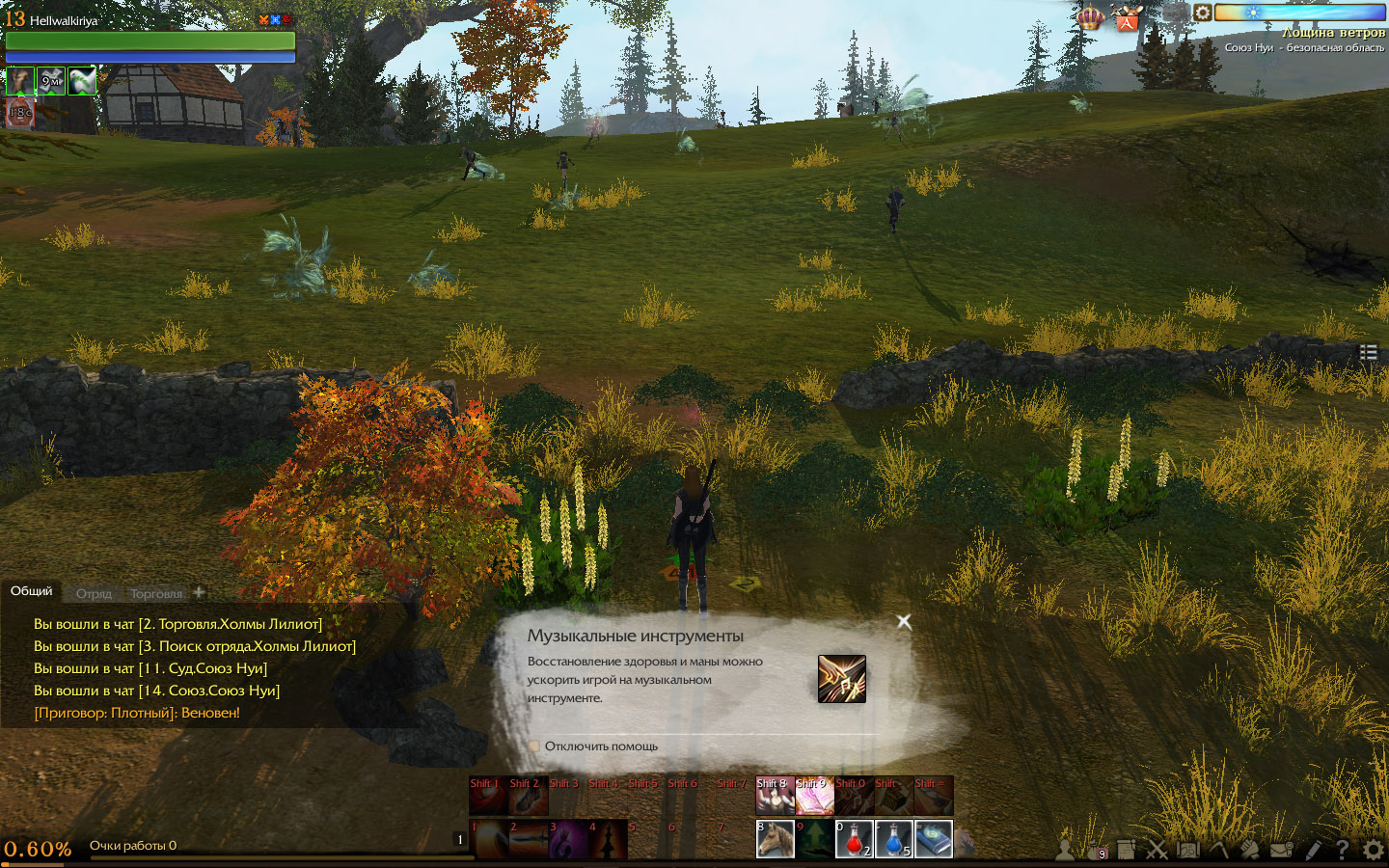Screen dimensions: 1389x868
Task: Summon the horse mount from hotbar
Action: (775, 838)
